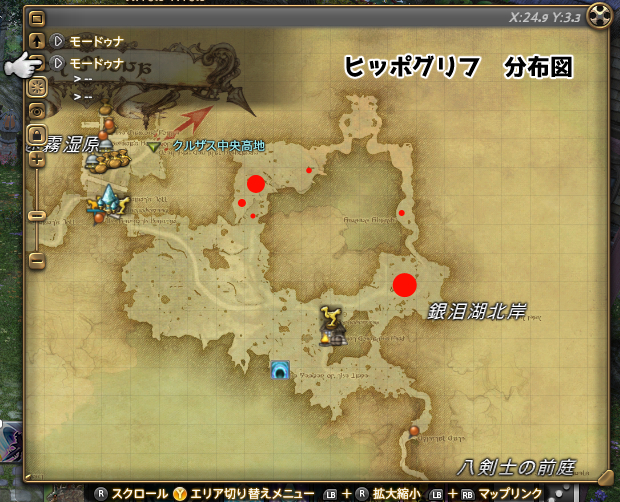Zoom in with the plus button
This screenshot has width=620, height=502.
pos(37,158)
